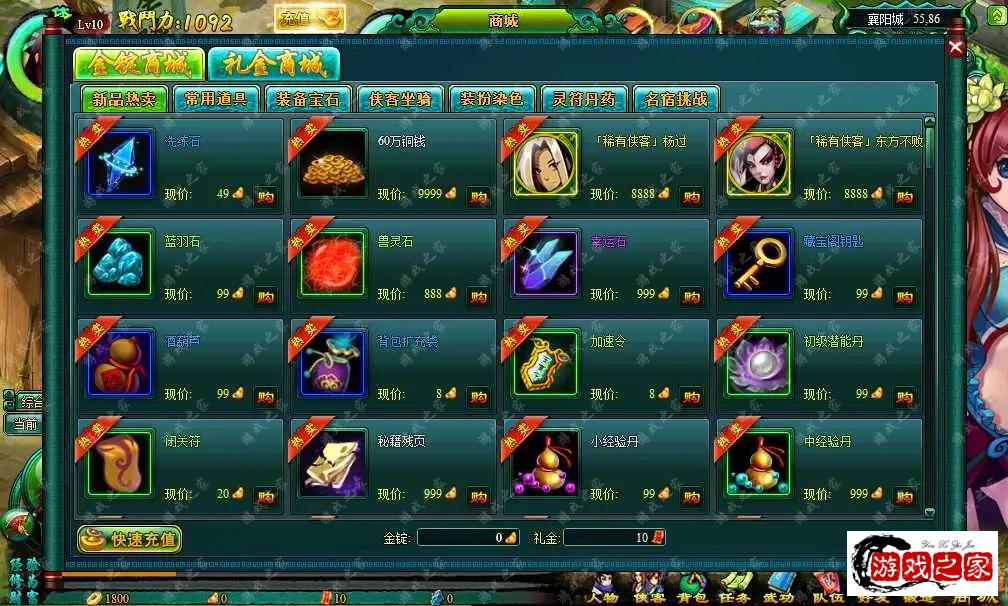This screenshot has height=606, width=1008.
Task: Switch to the 礼金商城 tab
Action: point(274,65)
